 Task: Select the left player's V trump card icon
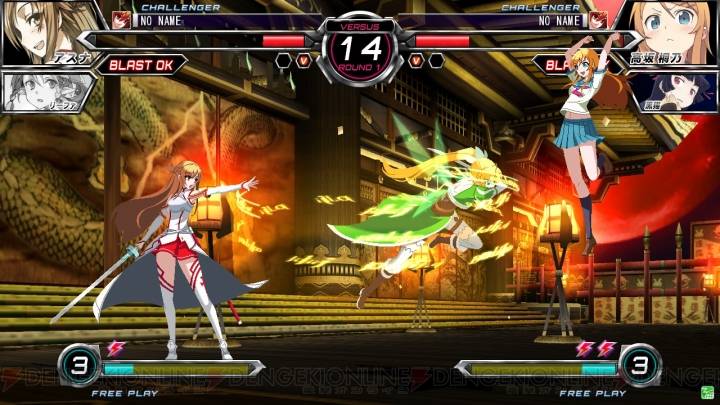(305, 61)
